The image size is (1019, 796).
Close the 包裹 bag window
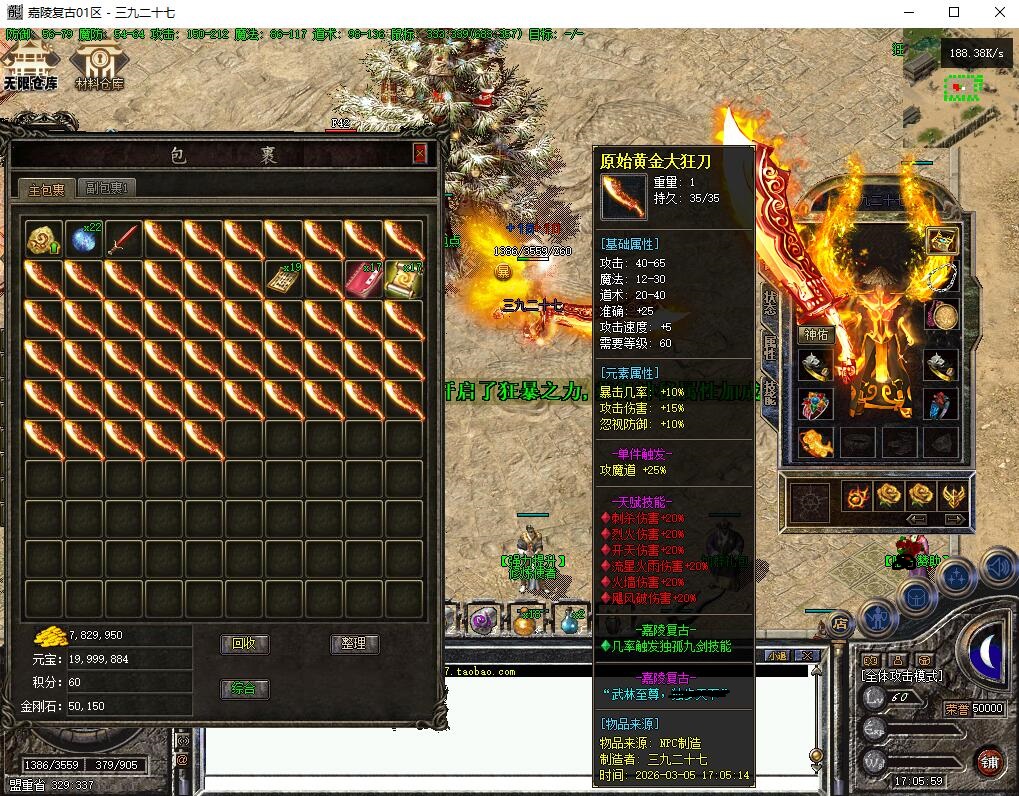pyautogui.click(x=420, y=153)
